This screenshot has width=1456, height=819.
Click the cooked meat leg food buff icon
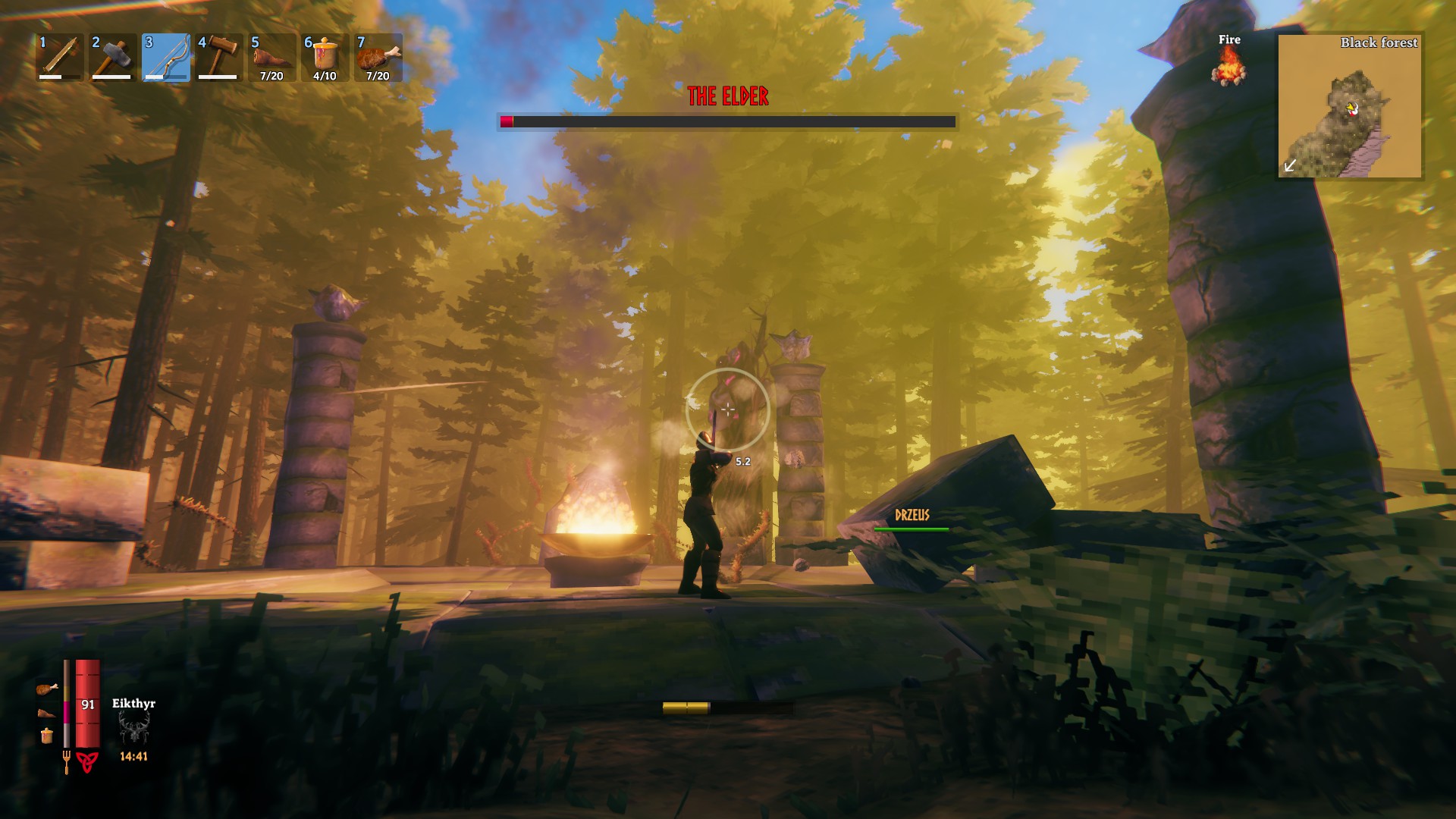tap(46, 689)
